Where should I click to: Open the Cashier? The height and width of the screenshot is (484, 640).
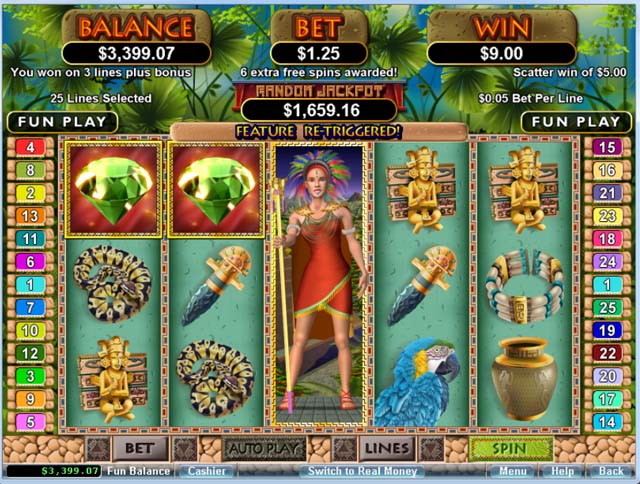point(205,471)
